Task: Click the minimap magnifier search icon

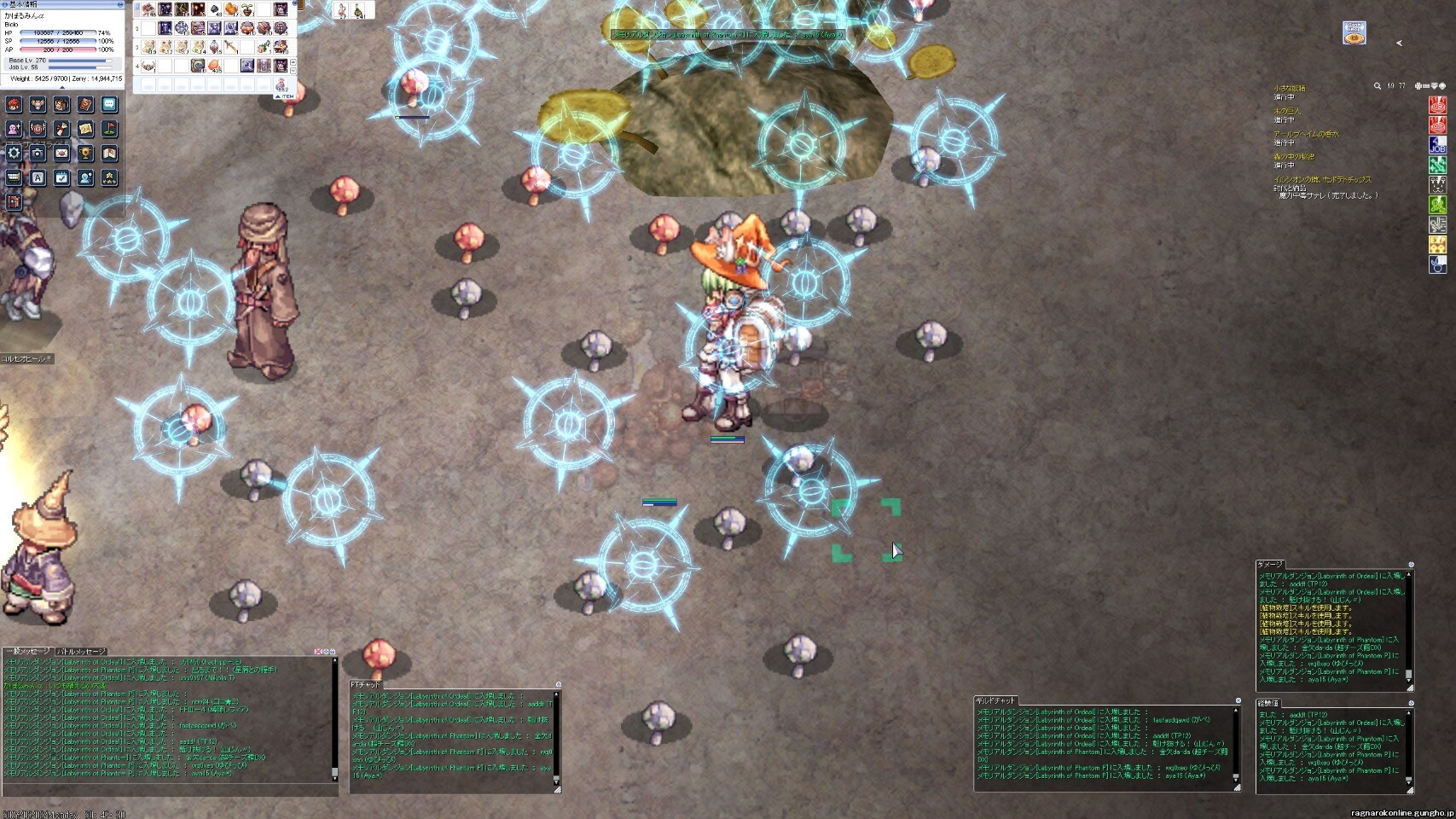Action: (x=1377, y=86)
